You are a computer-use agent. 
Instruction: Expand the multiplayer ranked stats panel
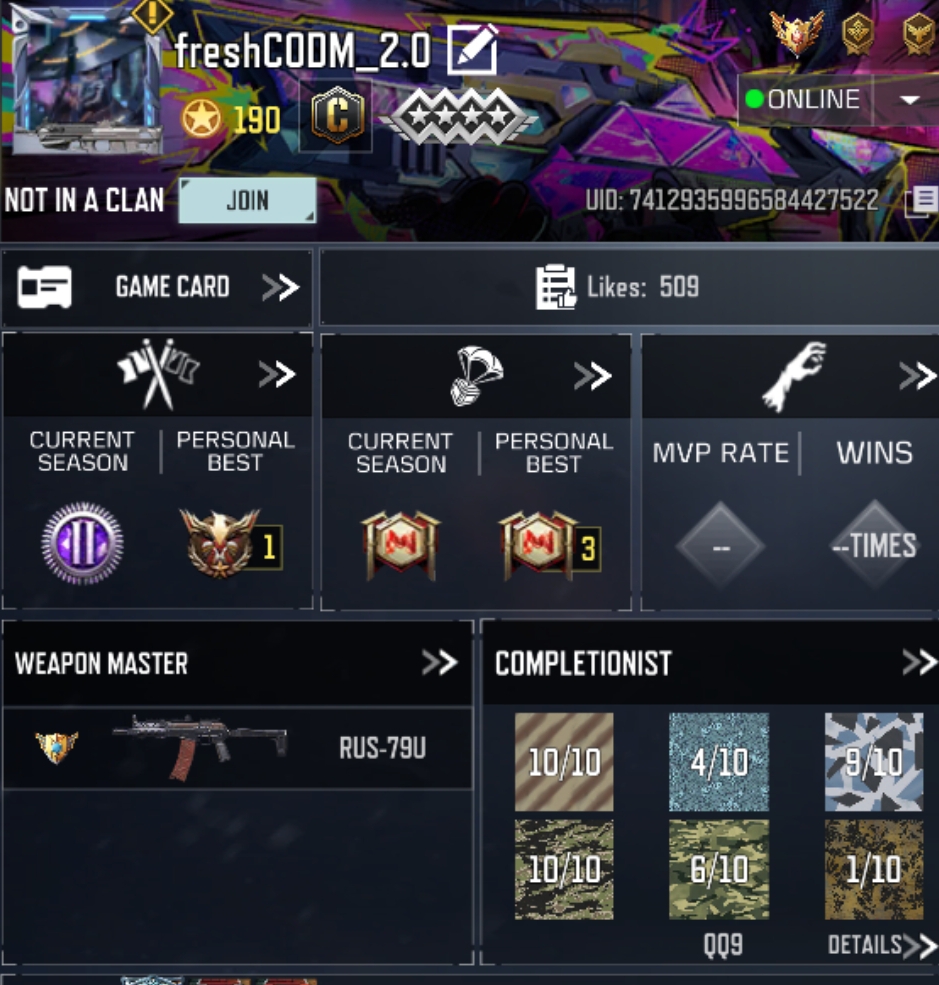click(277, 375)
